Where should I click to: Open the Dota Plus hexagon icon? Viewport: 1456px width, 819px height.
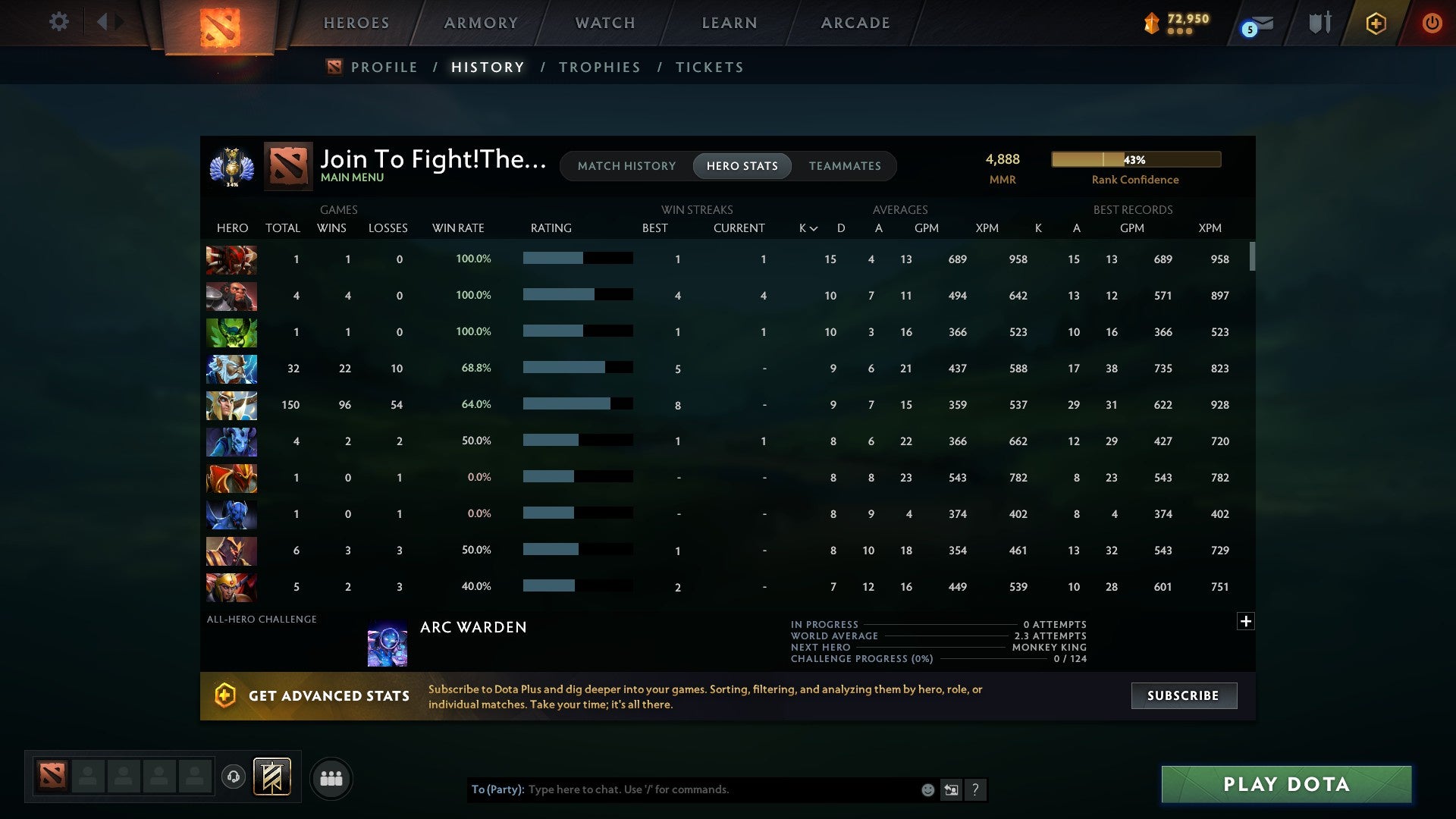tap(1376, 23)
